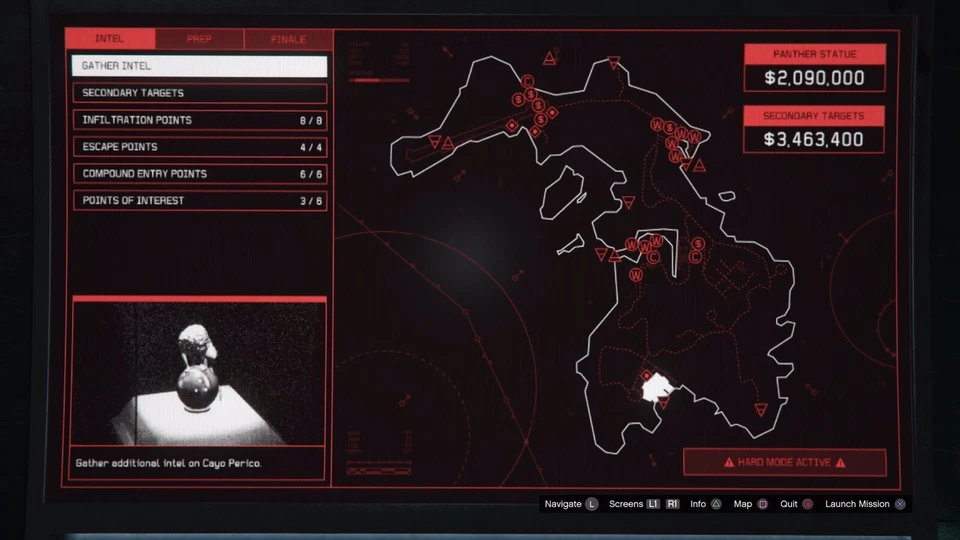Switch to the Finale tab

288,39
